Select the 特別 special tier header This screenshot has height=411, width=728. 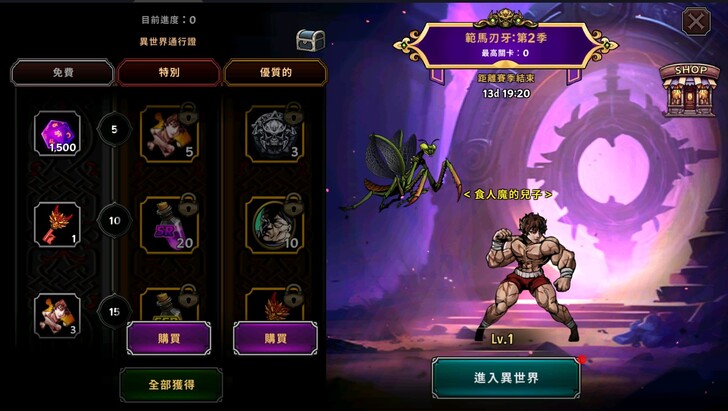(168, 72)
